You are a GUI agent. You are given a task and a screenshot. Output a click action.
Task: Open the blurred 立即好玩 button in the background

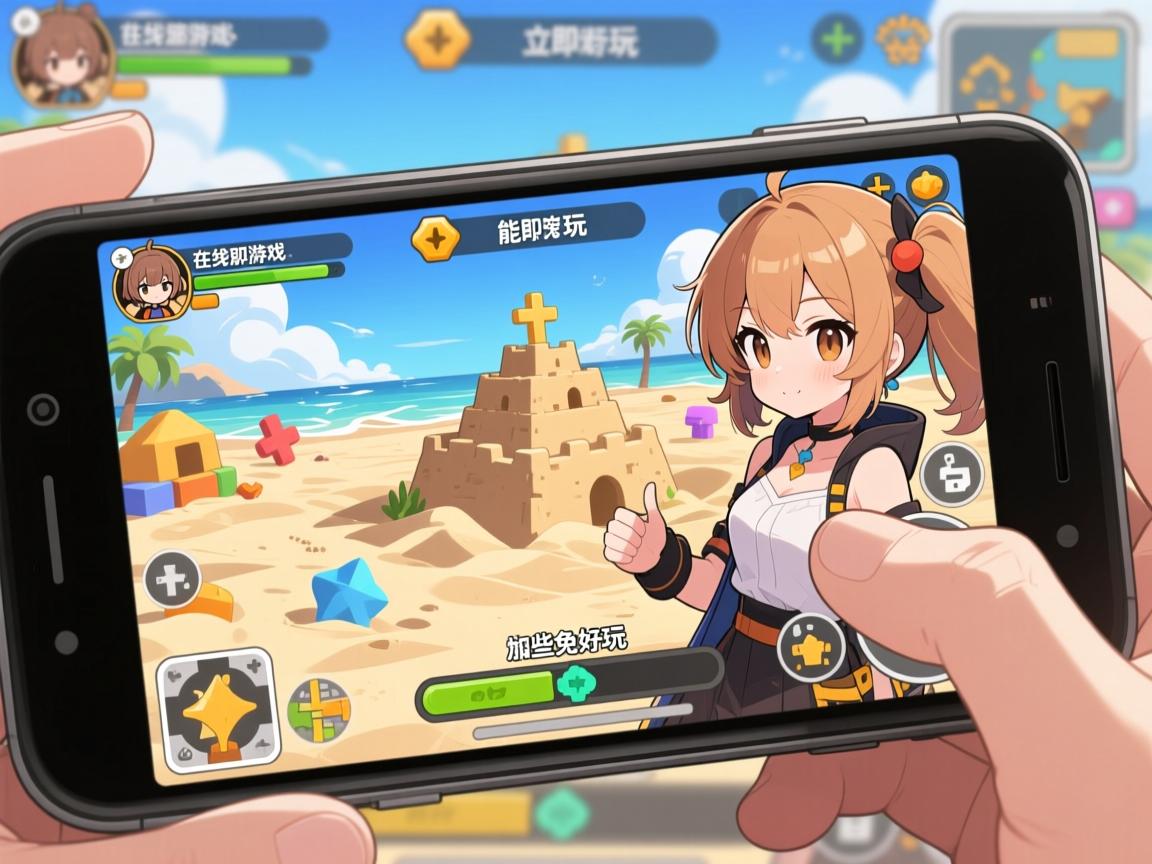click(x=562, y=41)
